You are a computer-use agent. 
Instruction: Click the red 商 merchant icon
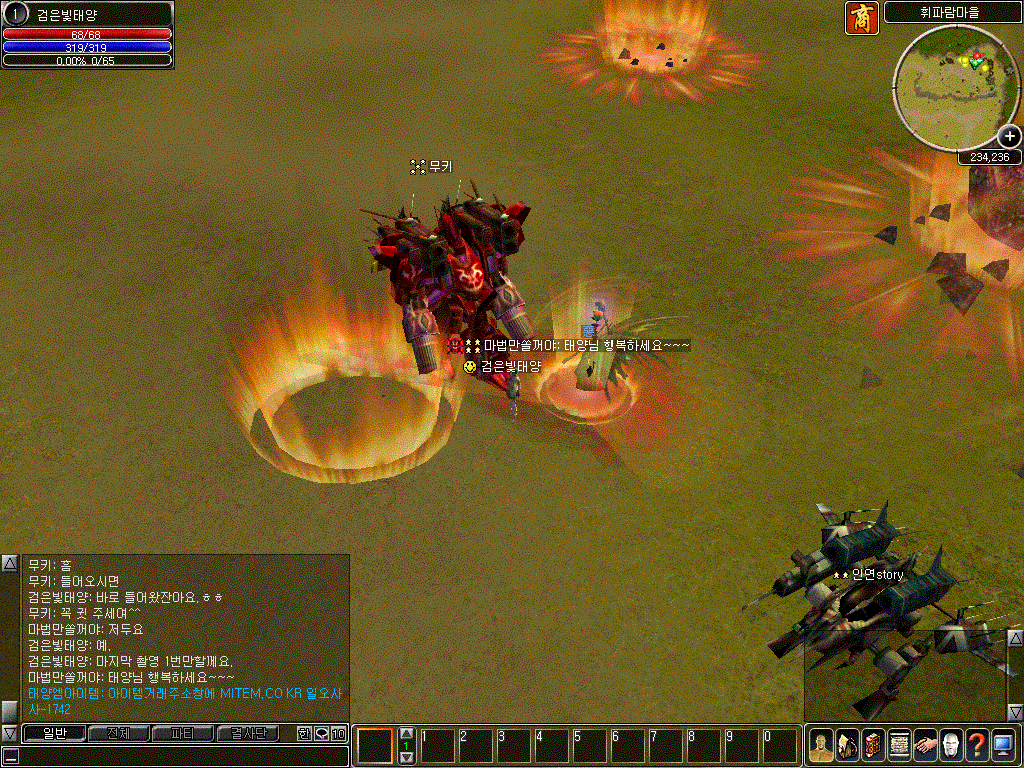pyautogui.click(x=862, y=18)
